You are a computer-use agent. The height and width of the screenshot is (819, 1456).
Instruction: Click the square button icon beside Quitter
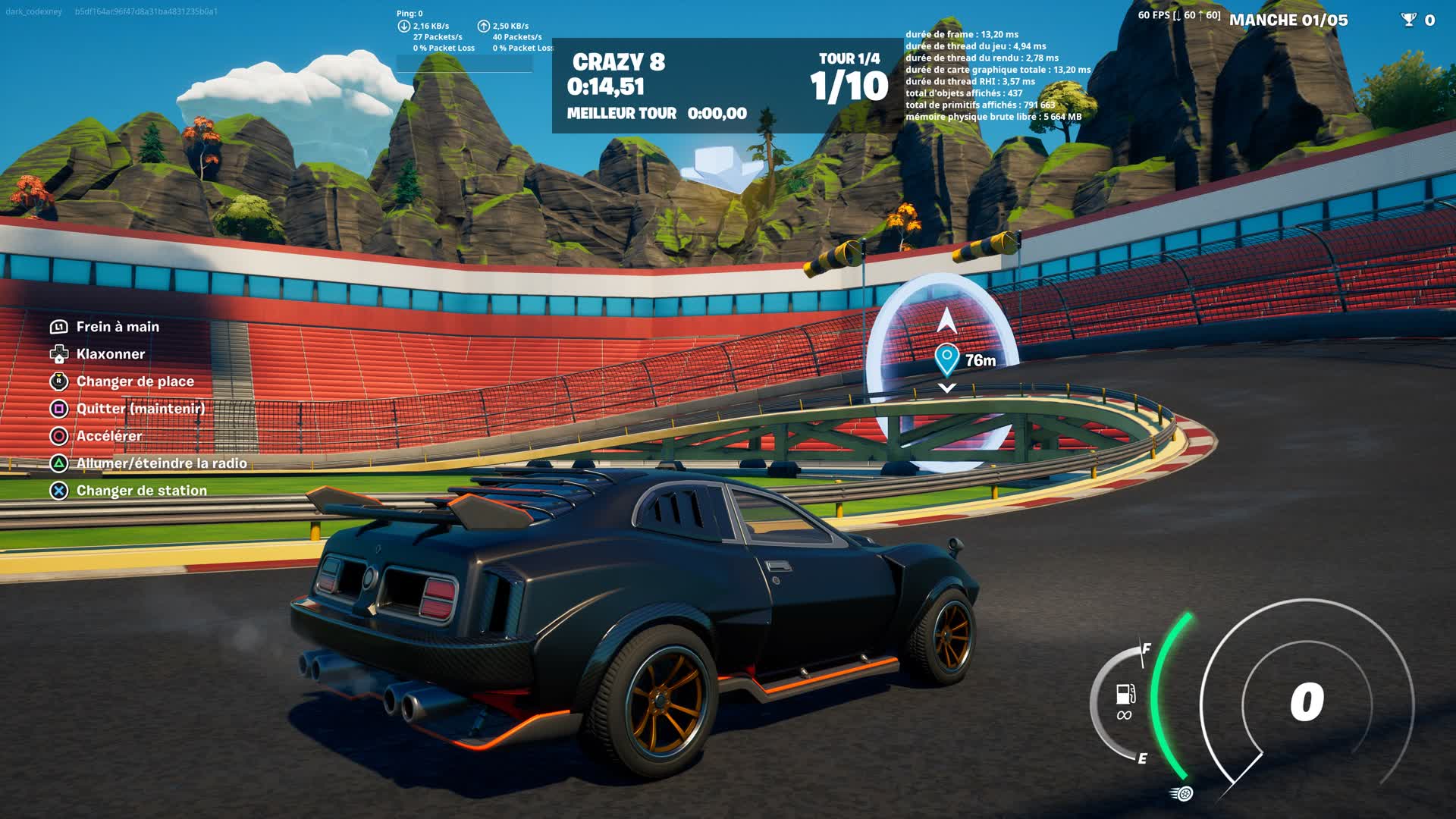pyautogui.click(x=58, y=408)
